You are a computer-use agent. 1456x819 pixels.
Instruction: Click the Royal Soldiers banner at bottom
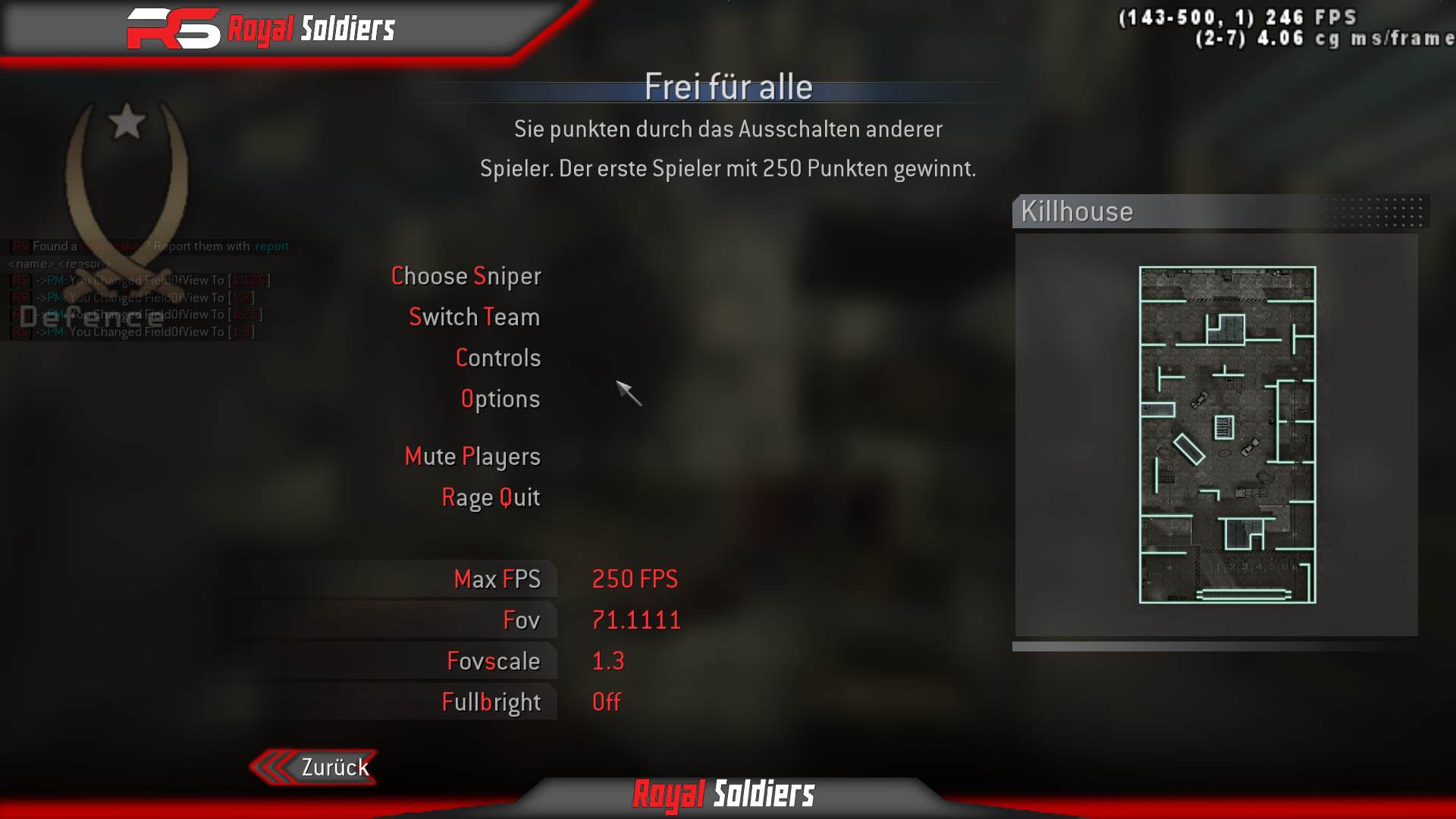tap(723, 795)
